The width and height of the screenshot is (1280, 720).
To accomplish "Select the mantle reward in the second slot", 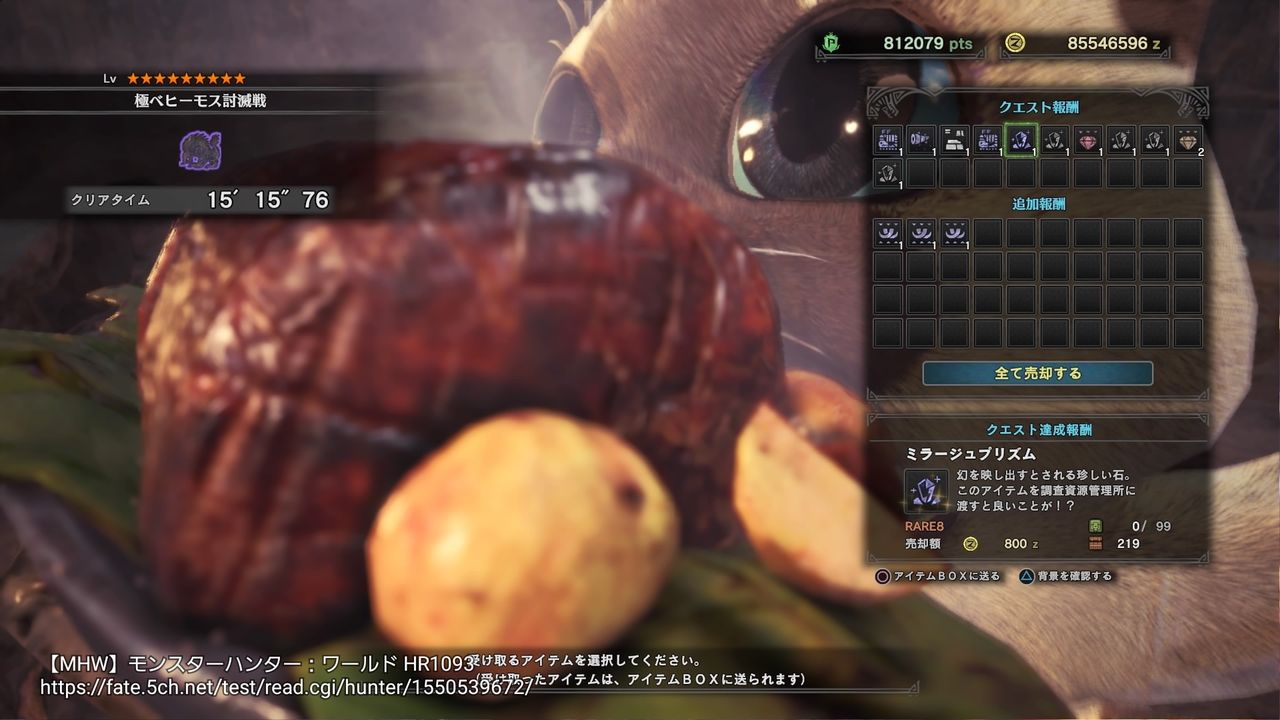I will tap(920, 140).
